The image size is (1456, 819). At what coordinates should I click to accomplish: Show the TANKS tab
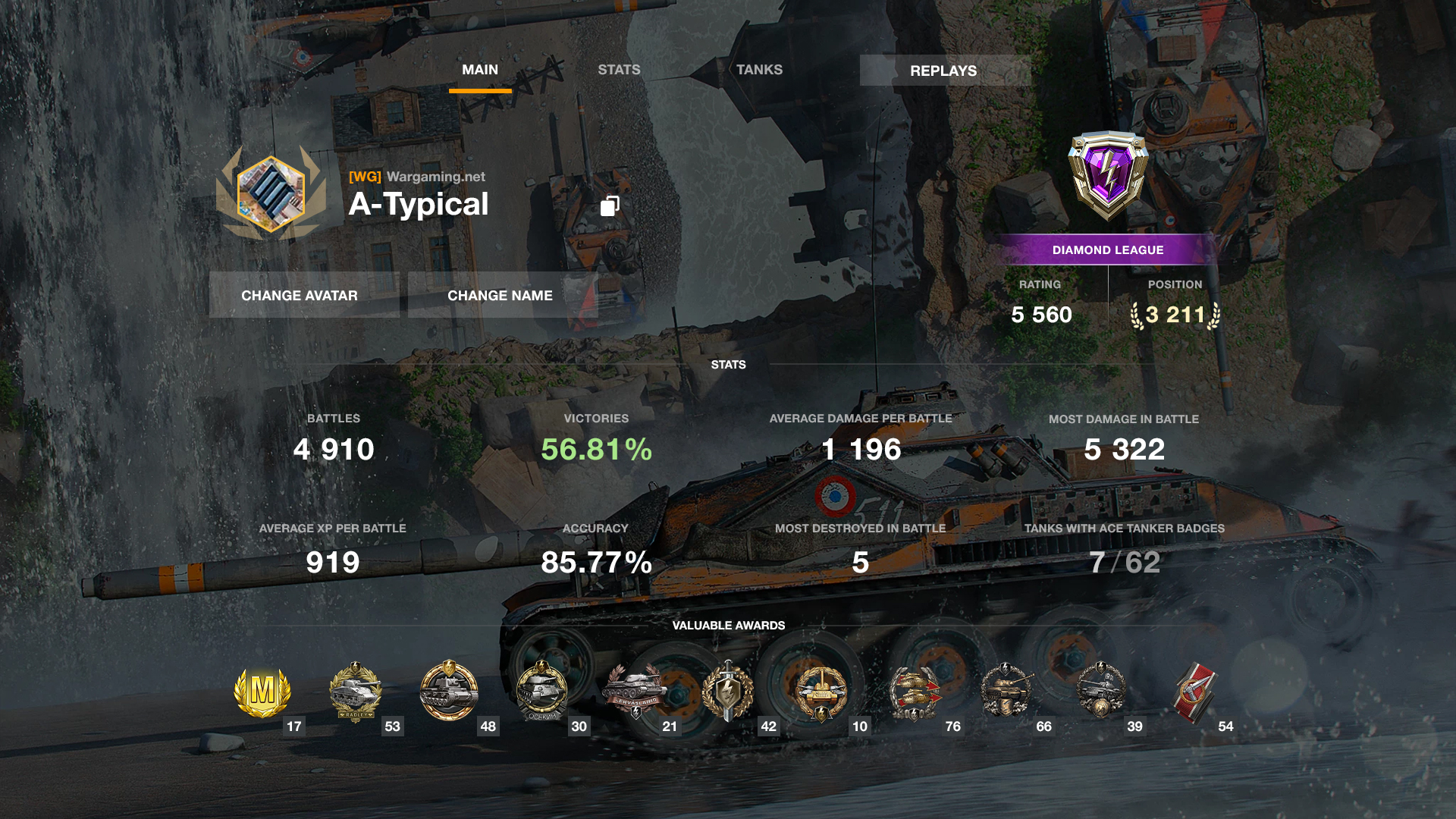click(759, 70)
